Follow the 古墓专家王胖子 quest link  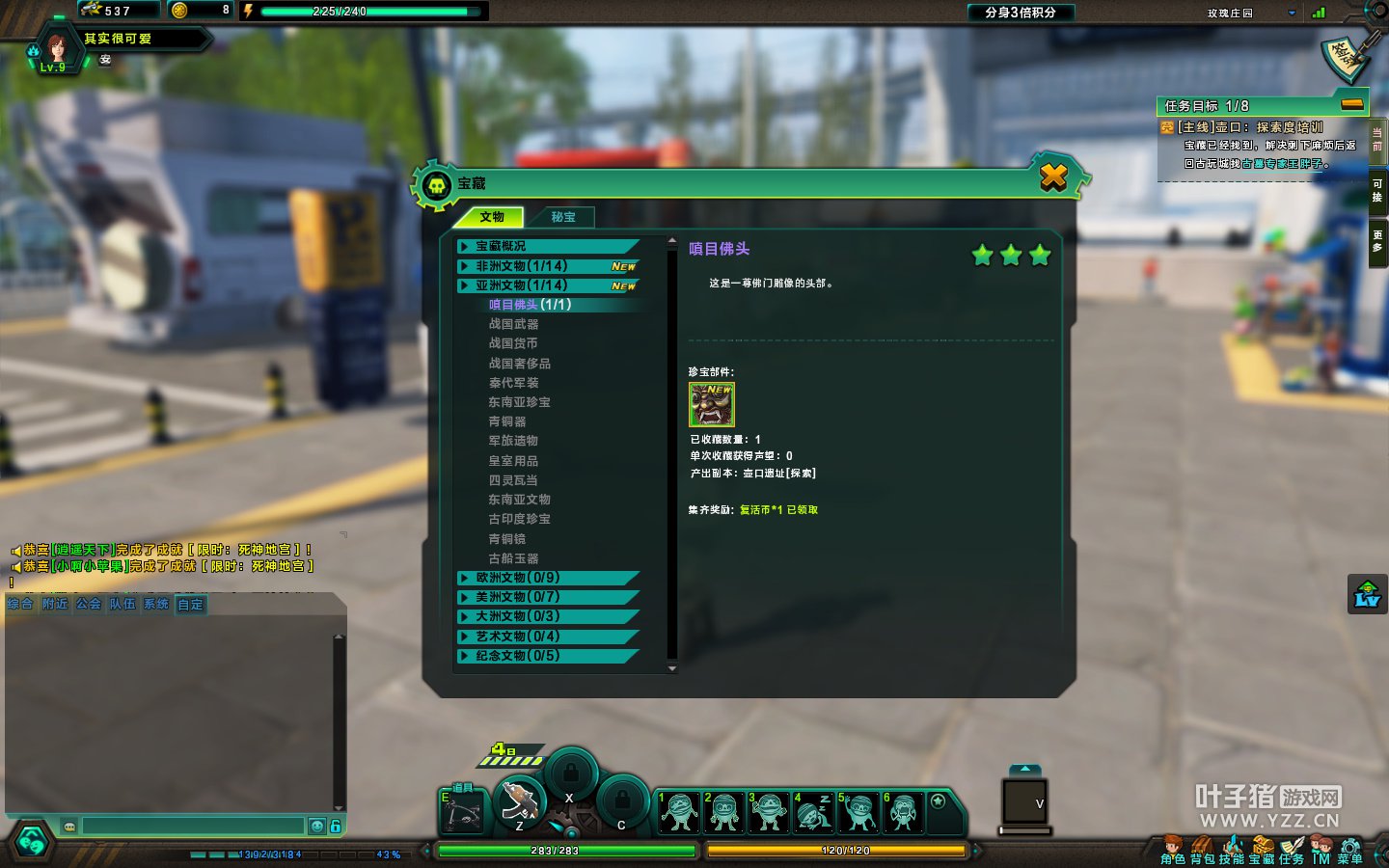click(x=1282, y=164)
